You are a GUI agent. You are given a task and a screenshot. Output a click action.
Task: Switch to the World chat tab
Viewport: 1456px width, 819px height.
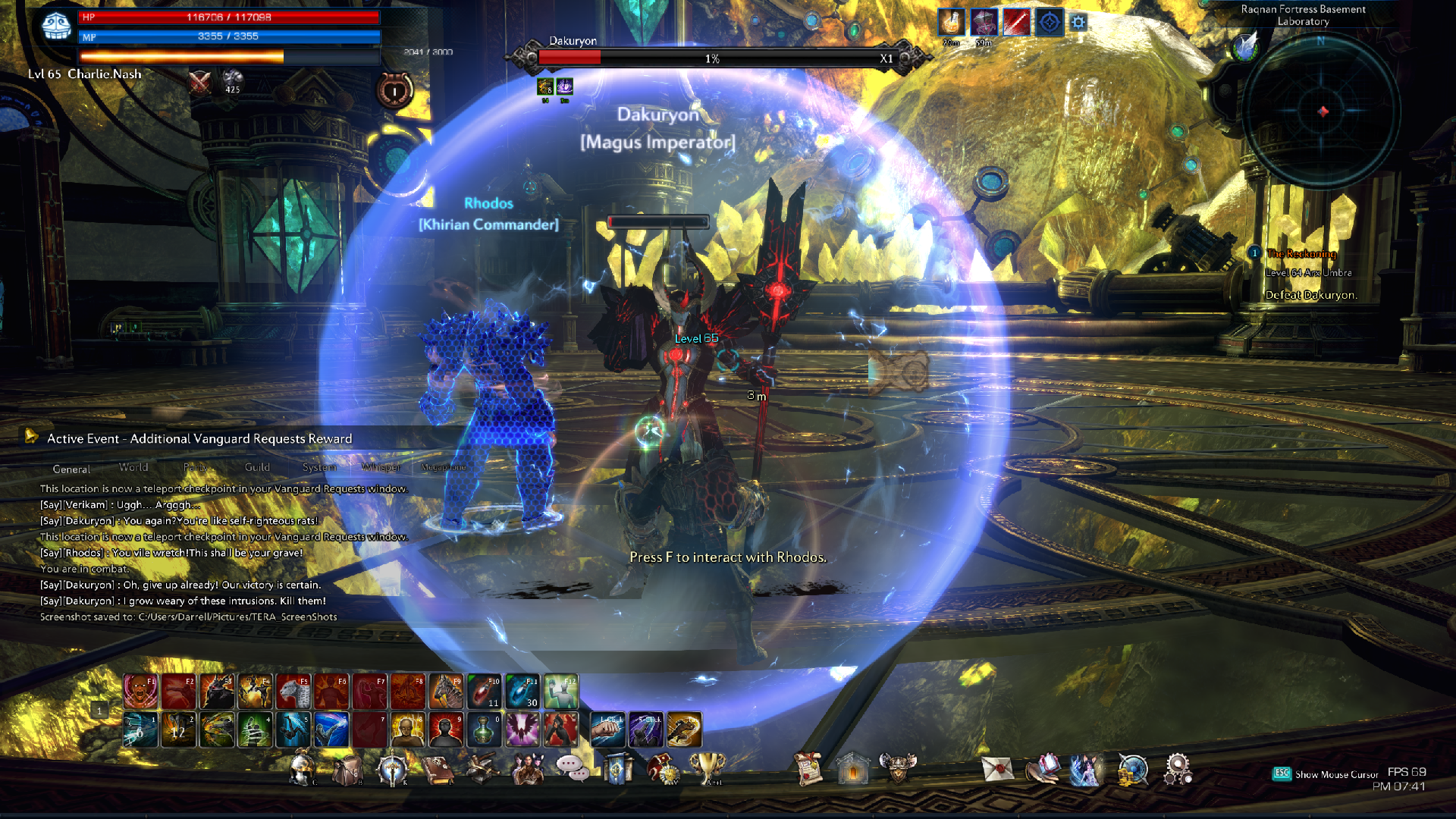coord(133,467)
